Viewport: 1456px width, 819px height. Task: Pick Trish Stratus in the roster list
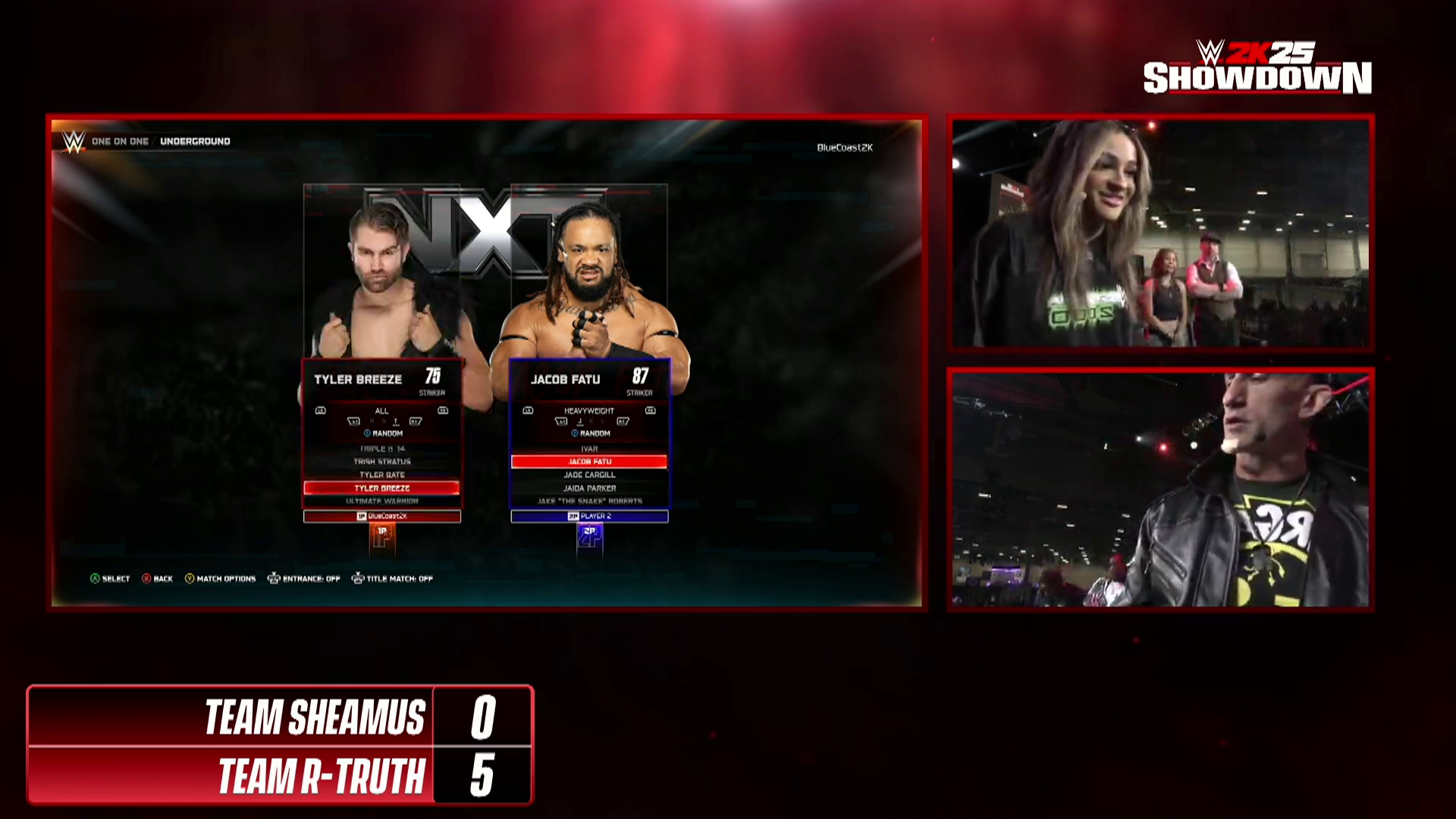(382, 461)
